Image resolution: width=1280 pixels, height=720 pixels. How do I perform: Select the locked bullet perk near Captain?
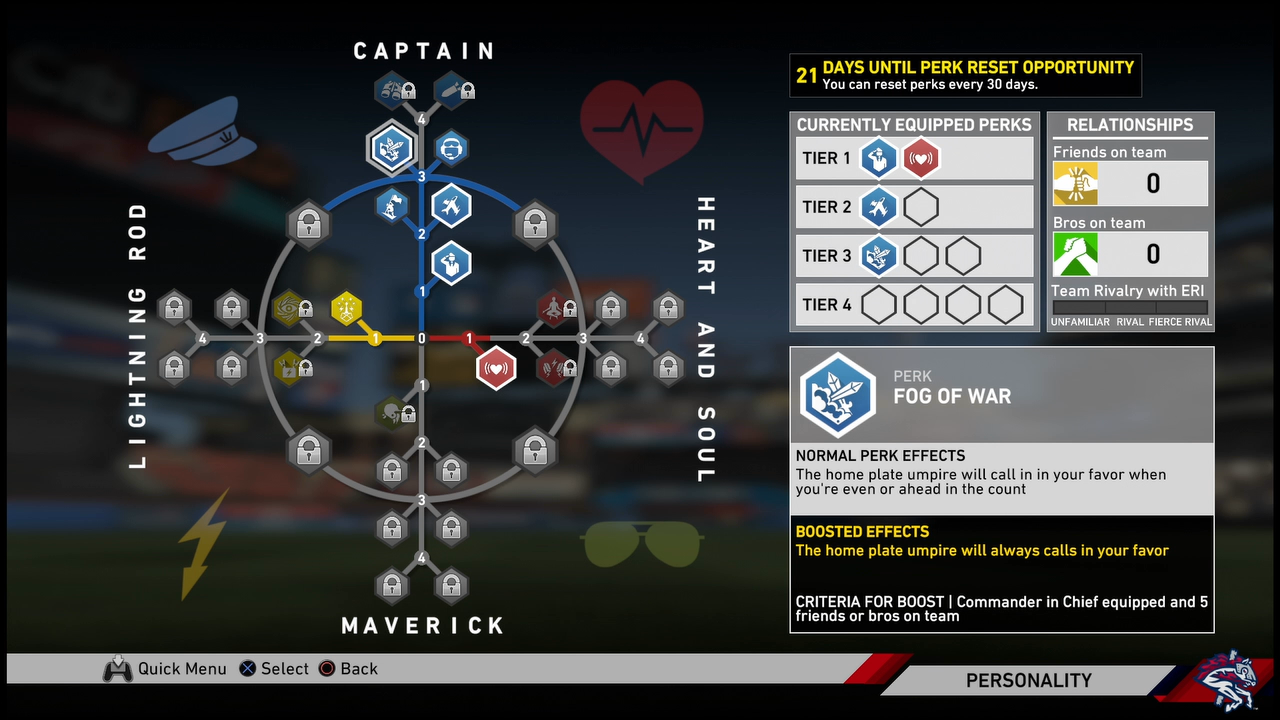453,91
